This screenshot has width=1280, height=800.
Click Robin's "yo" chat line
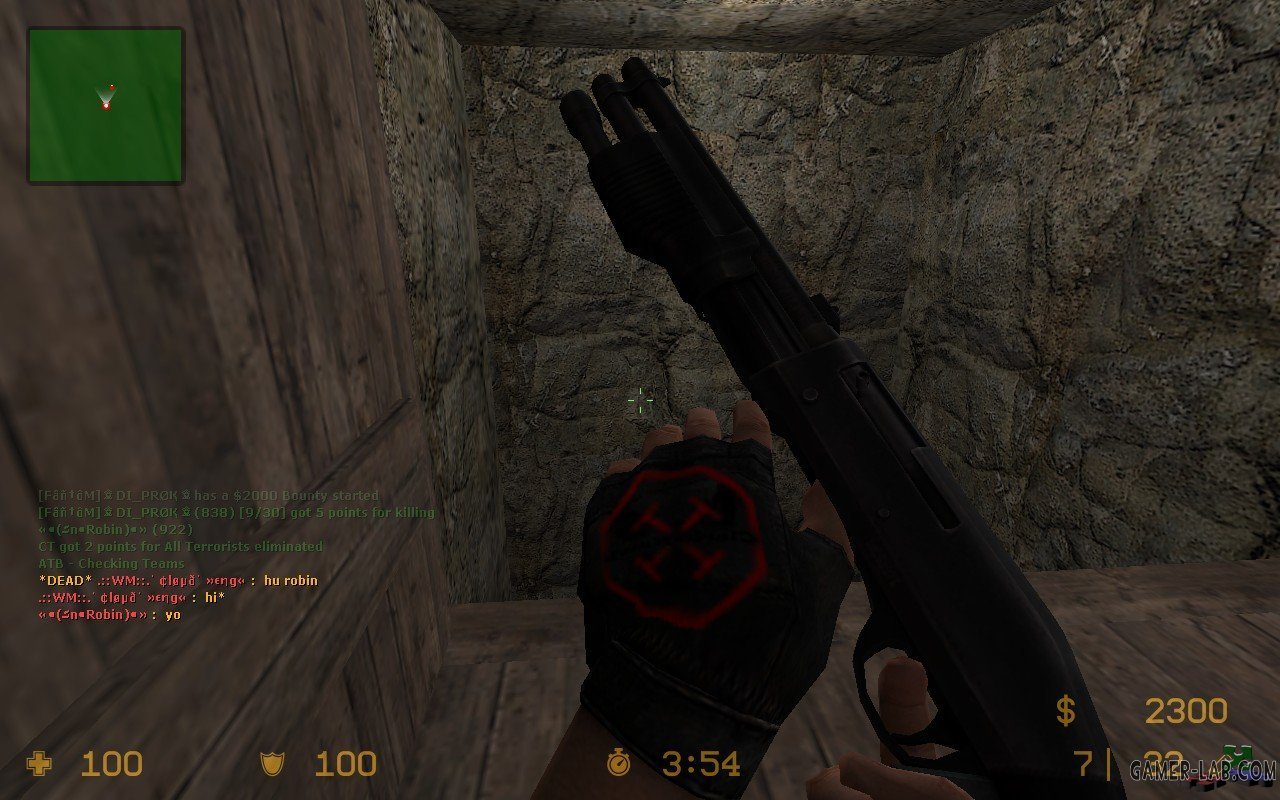pos(109,614)
